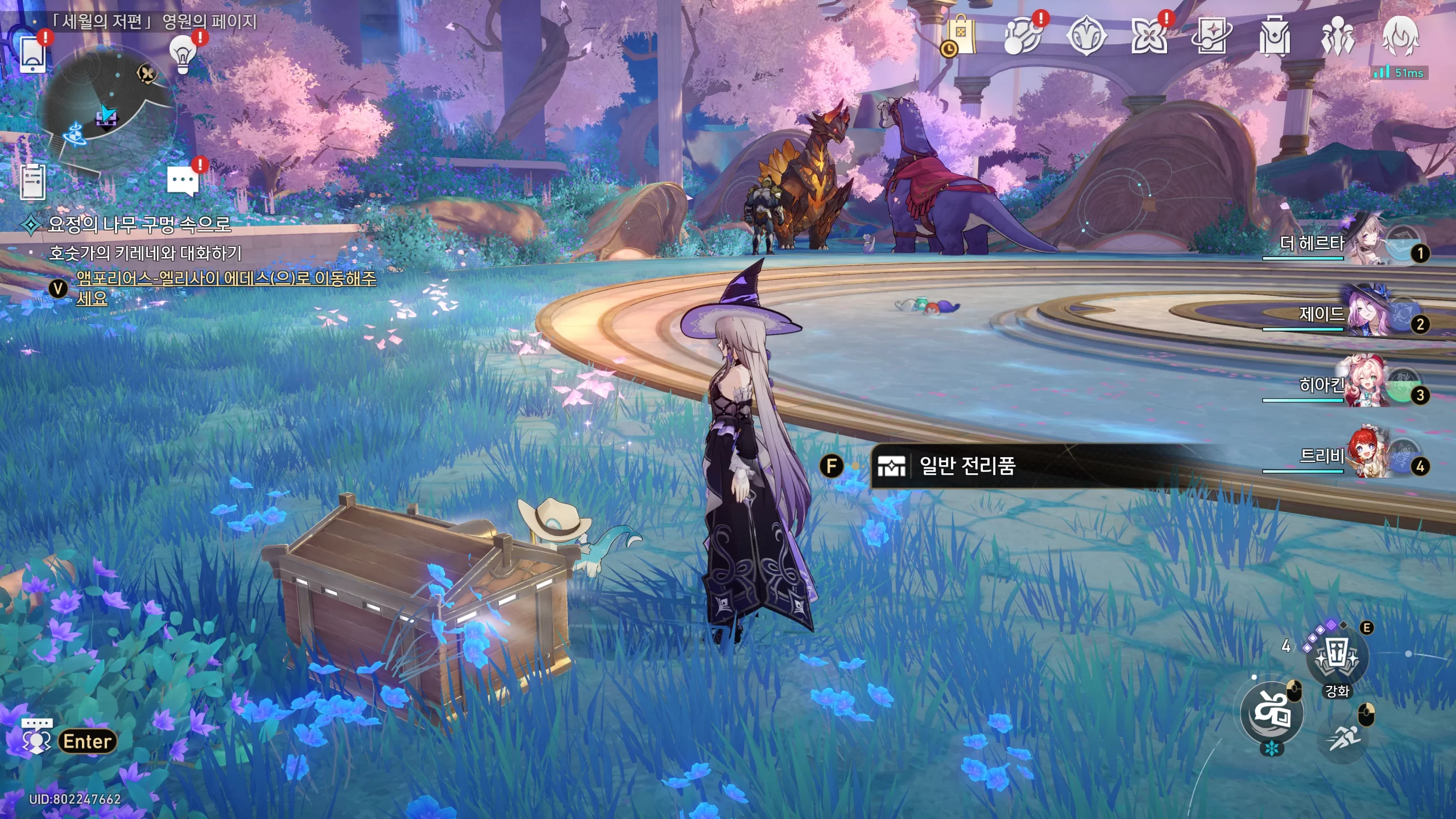Viewport: 1456px width, 819px height.
Task: Open the four-petal flower icon
Action: (x=1149, y=36)
